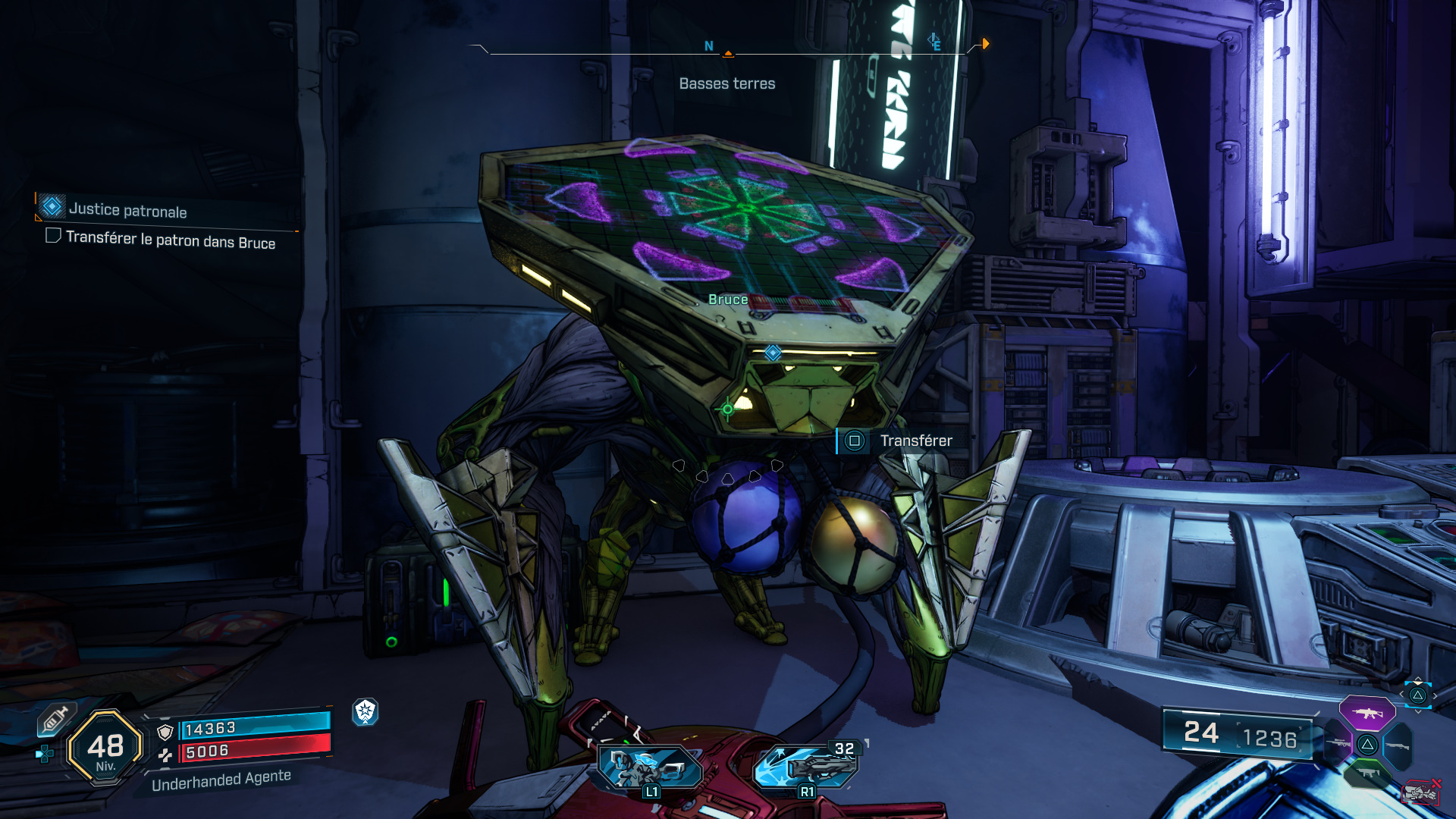This screenshot has width=1456, height=819.
Task: Select the Justice patronale quest tracker
Action: coord(127,209)
